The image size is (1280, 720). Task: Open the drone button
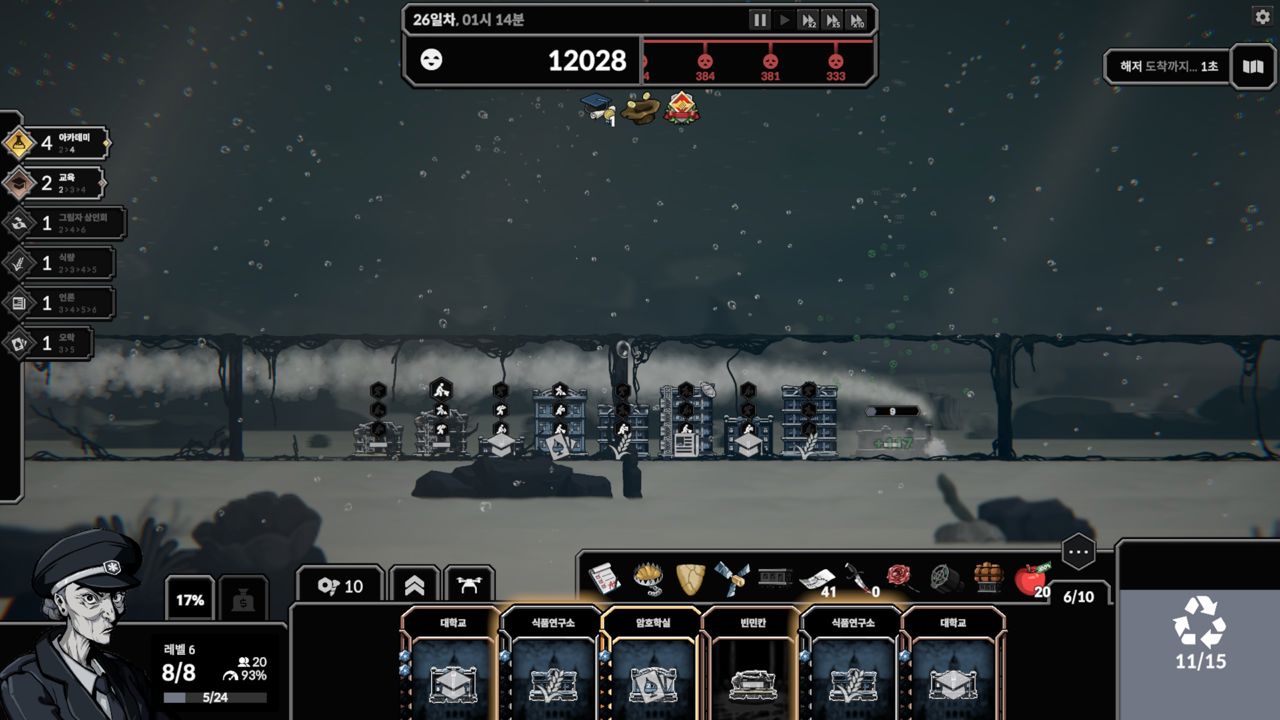pos(469,586)
